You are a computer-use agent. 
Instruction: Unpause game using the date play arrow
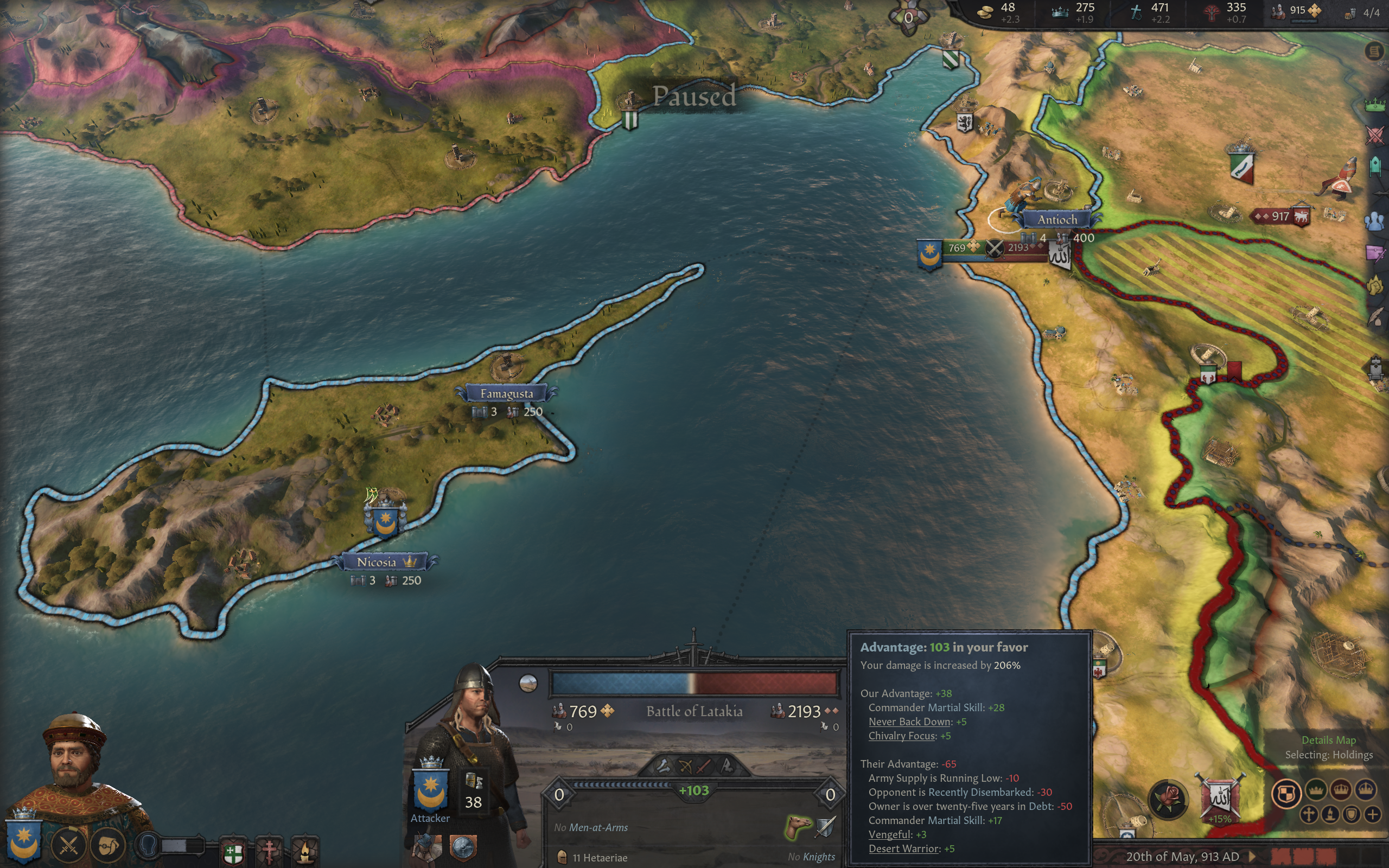coord(1252,857)
